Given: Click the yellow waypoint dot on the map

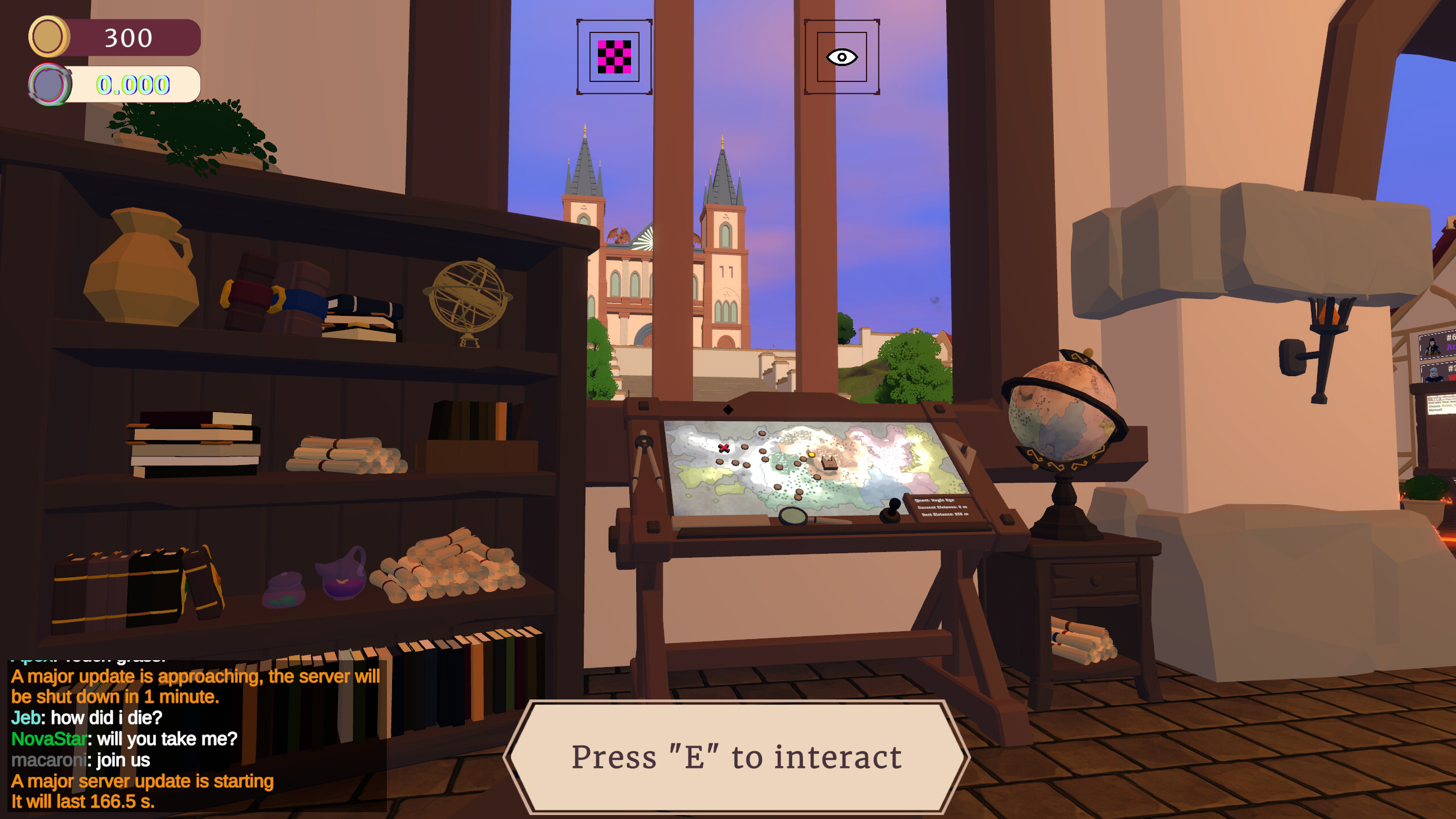Looking at the screenshot, I should click(812, 455).
